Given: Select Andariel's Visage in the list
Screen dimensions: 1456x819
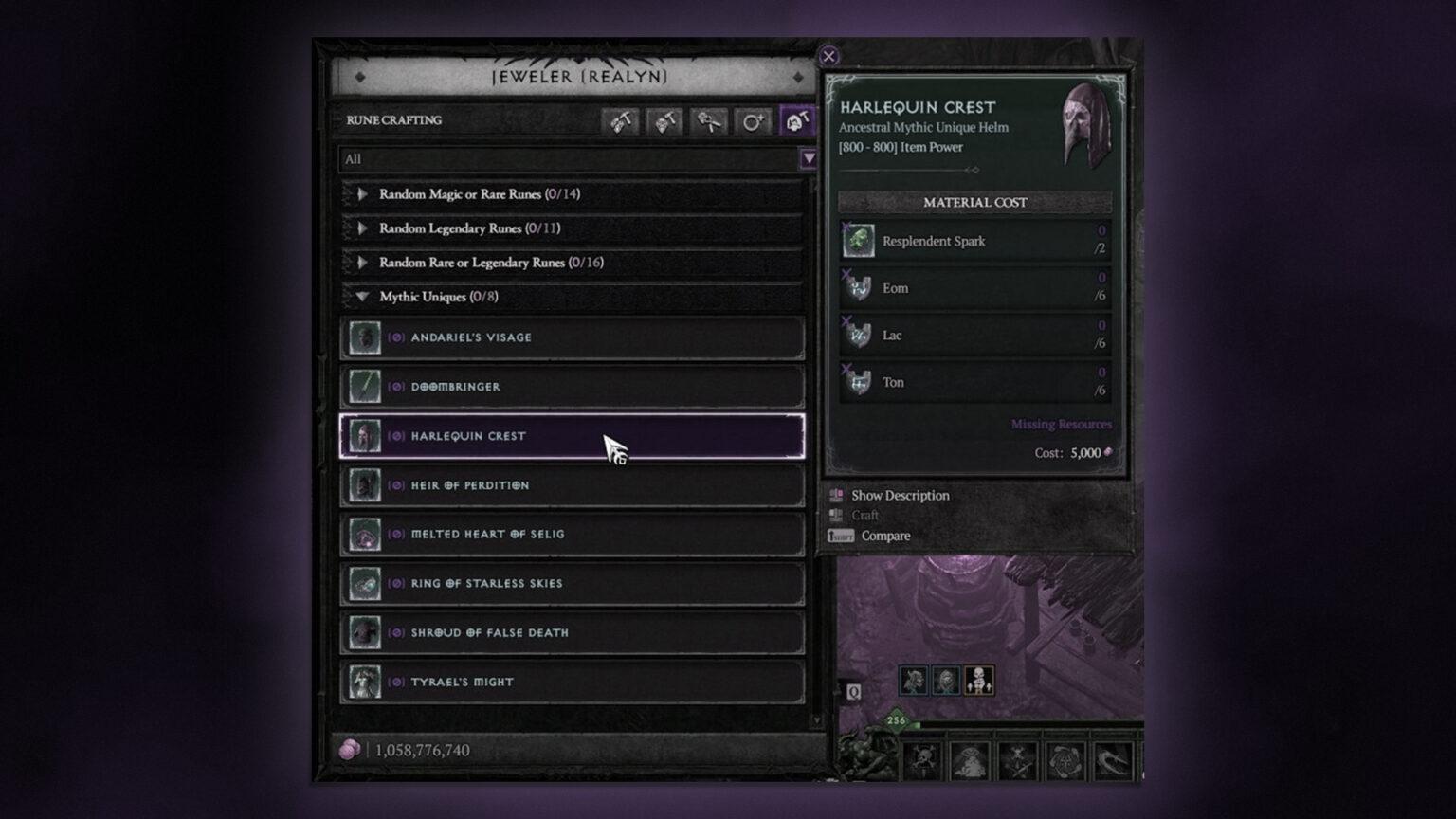Looking at the screenshot, I should click(571, 337).
